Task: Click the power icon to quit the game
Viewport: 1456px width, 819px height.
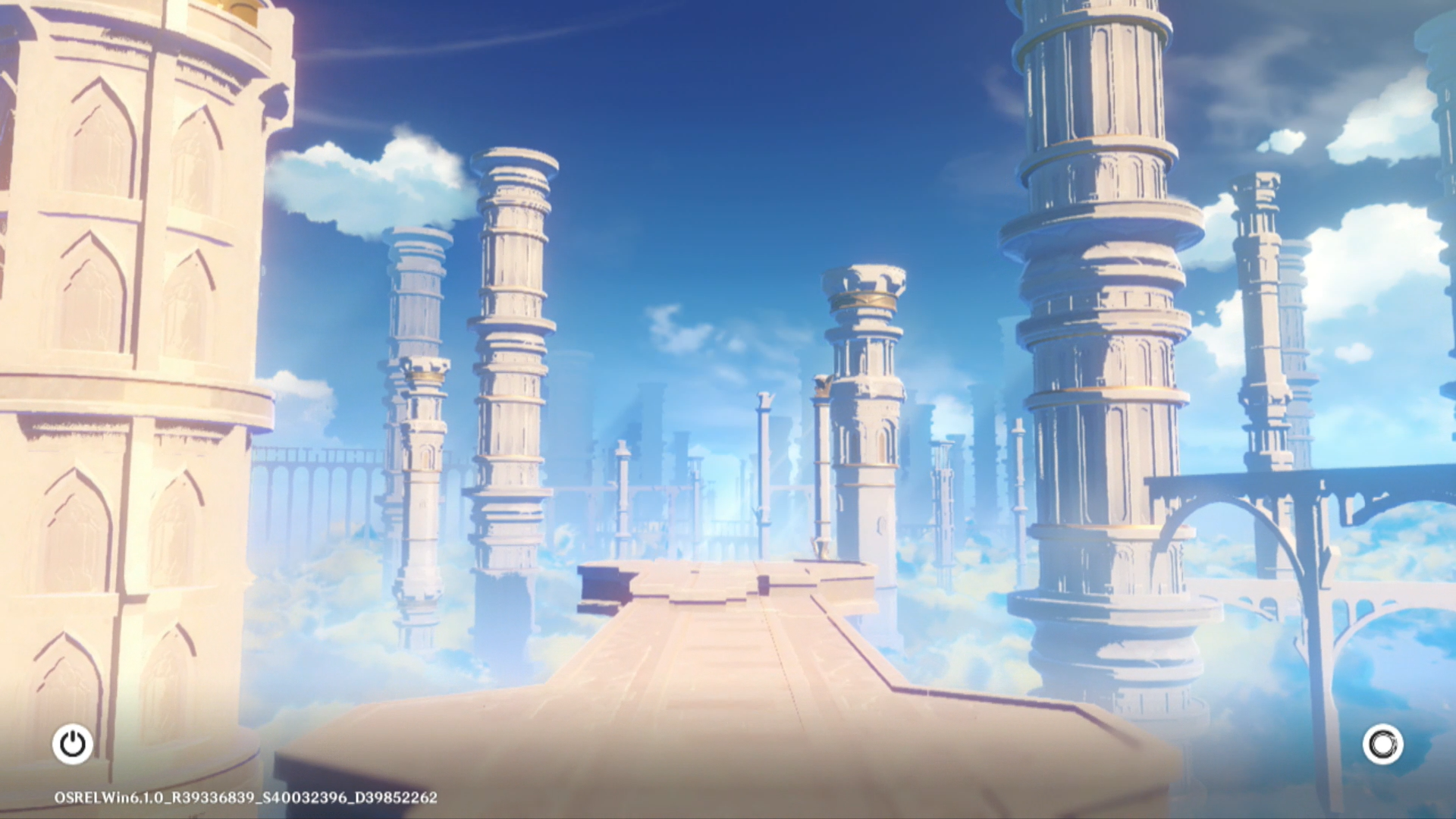Action: click(73, 744)
